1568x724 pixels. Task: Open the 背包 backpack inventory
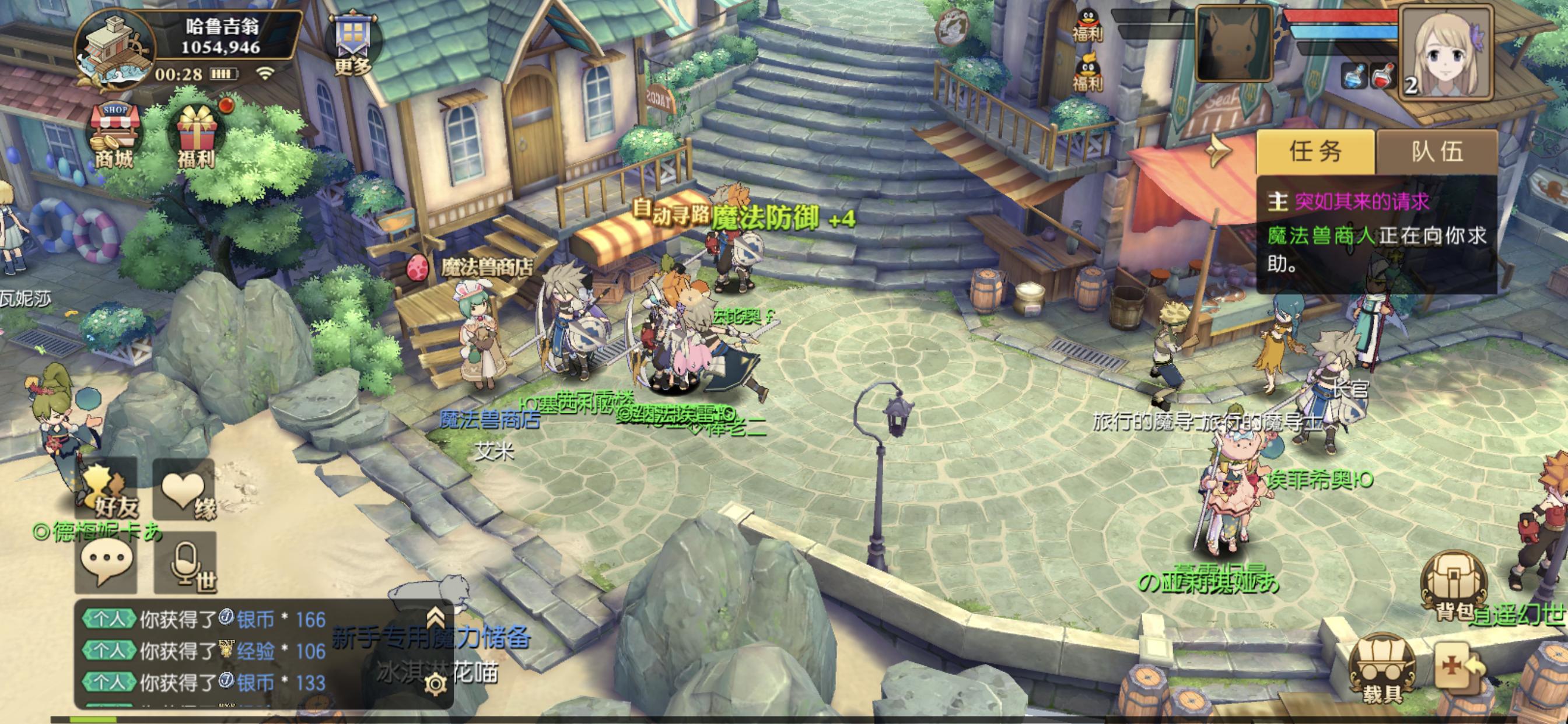(x=1453, y=589)
